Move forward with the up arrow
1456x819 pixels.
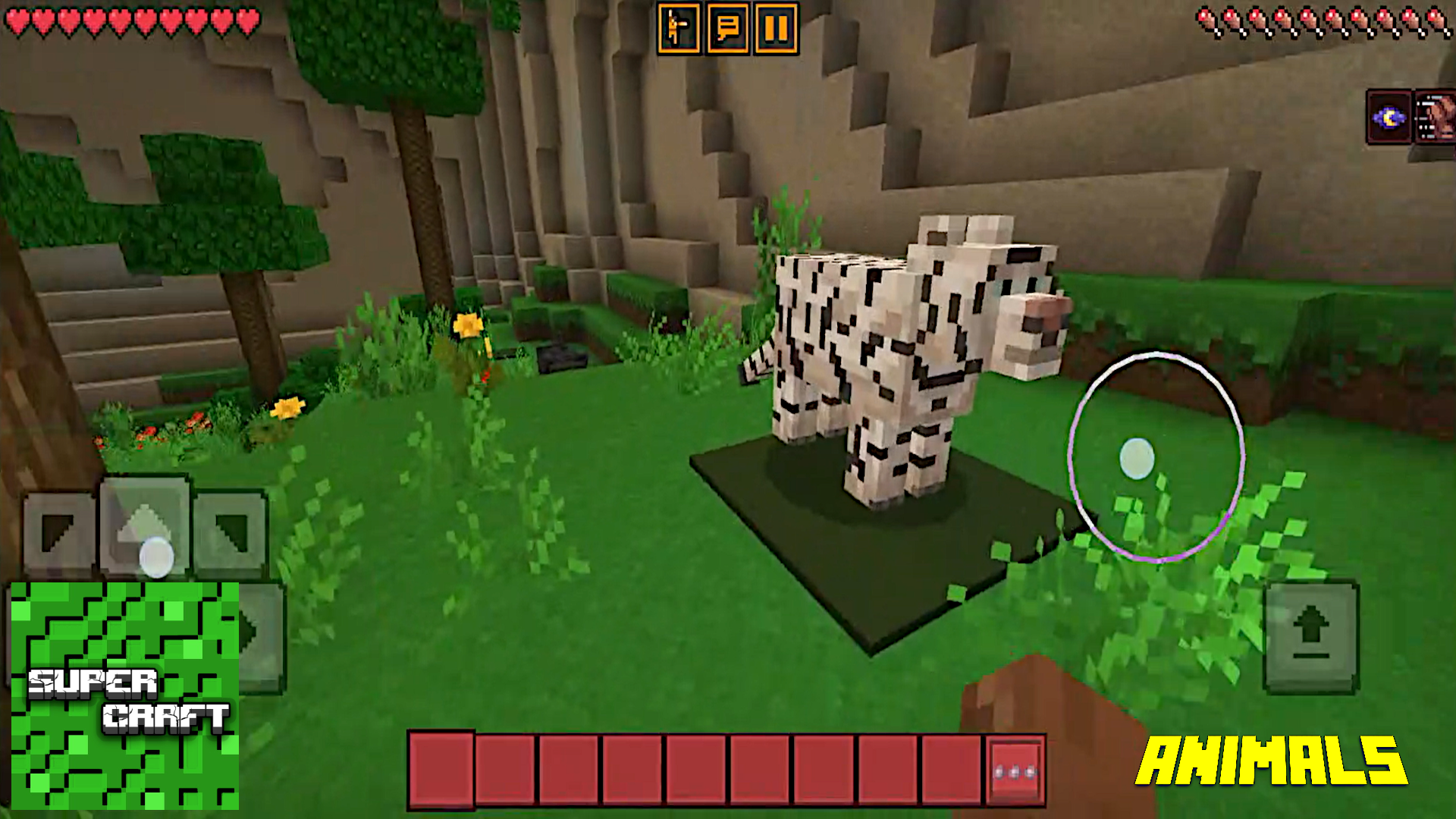click(x=144, y=523)
